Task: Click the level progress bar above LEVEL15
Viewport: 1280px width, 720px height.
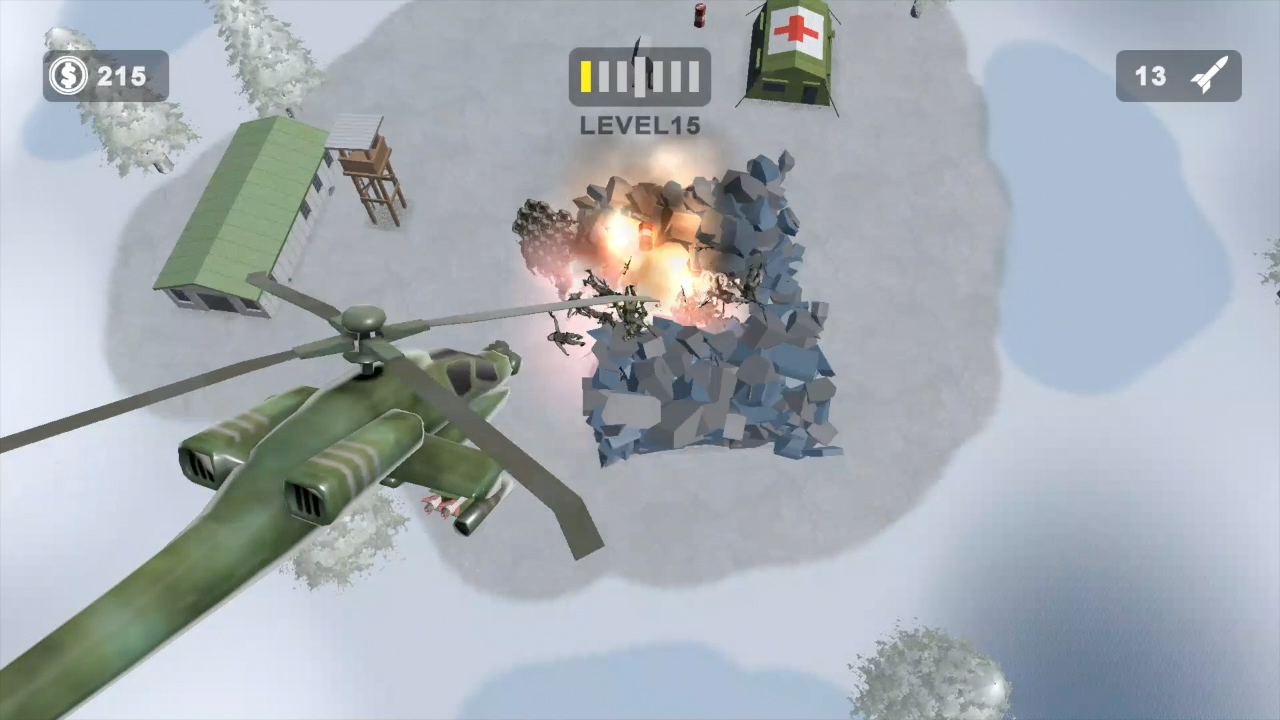Action: click(x=639, y=76)
